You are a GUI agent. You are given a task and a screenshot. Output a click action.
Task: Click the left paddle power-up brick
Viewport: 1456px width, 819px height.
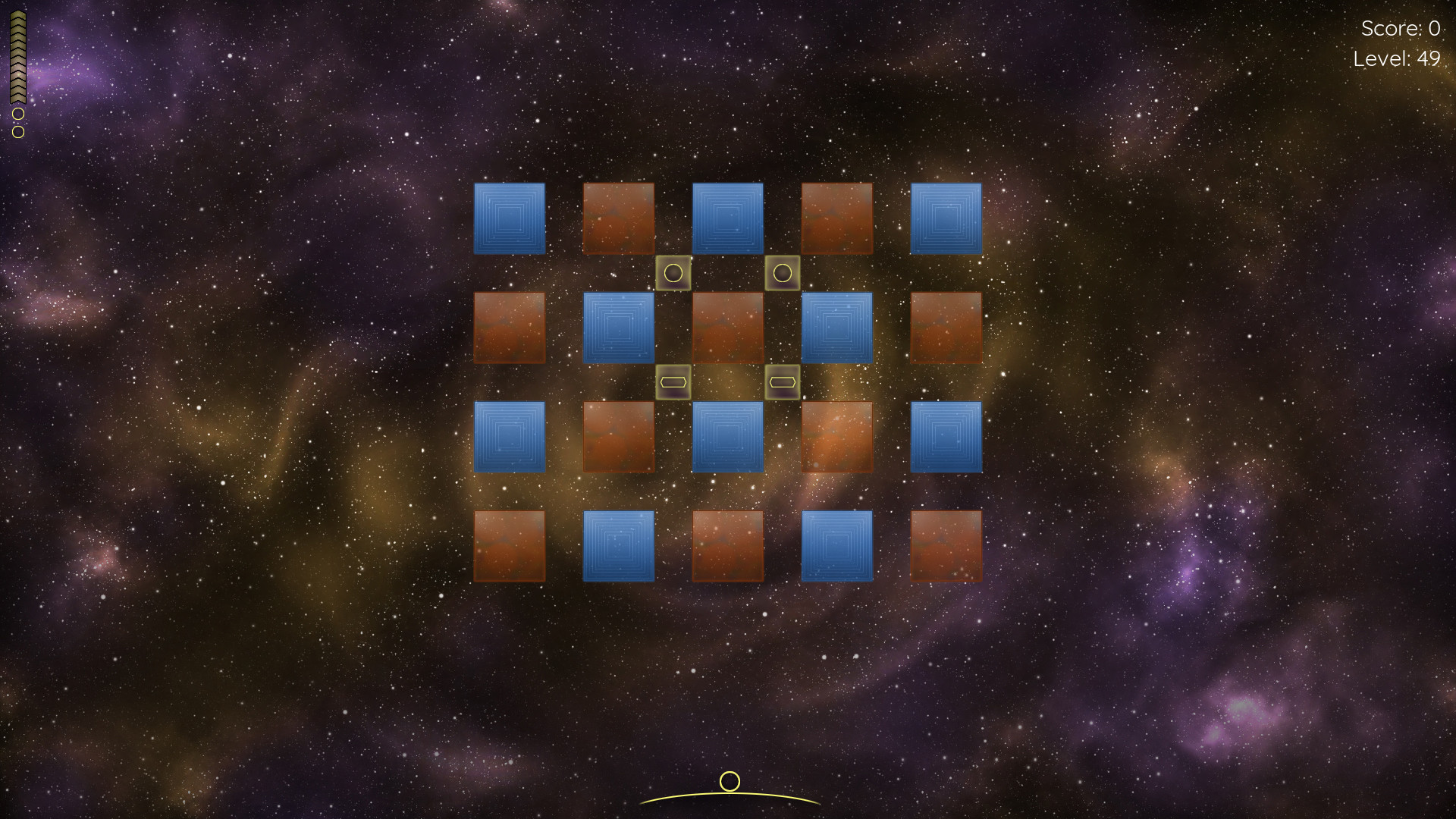coord(674,384)
